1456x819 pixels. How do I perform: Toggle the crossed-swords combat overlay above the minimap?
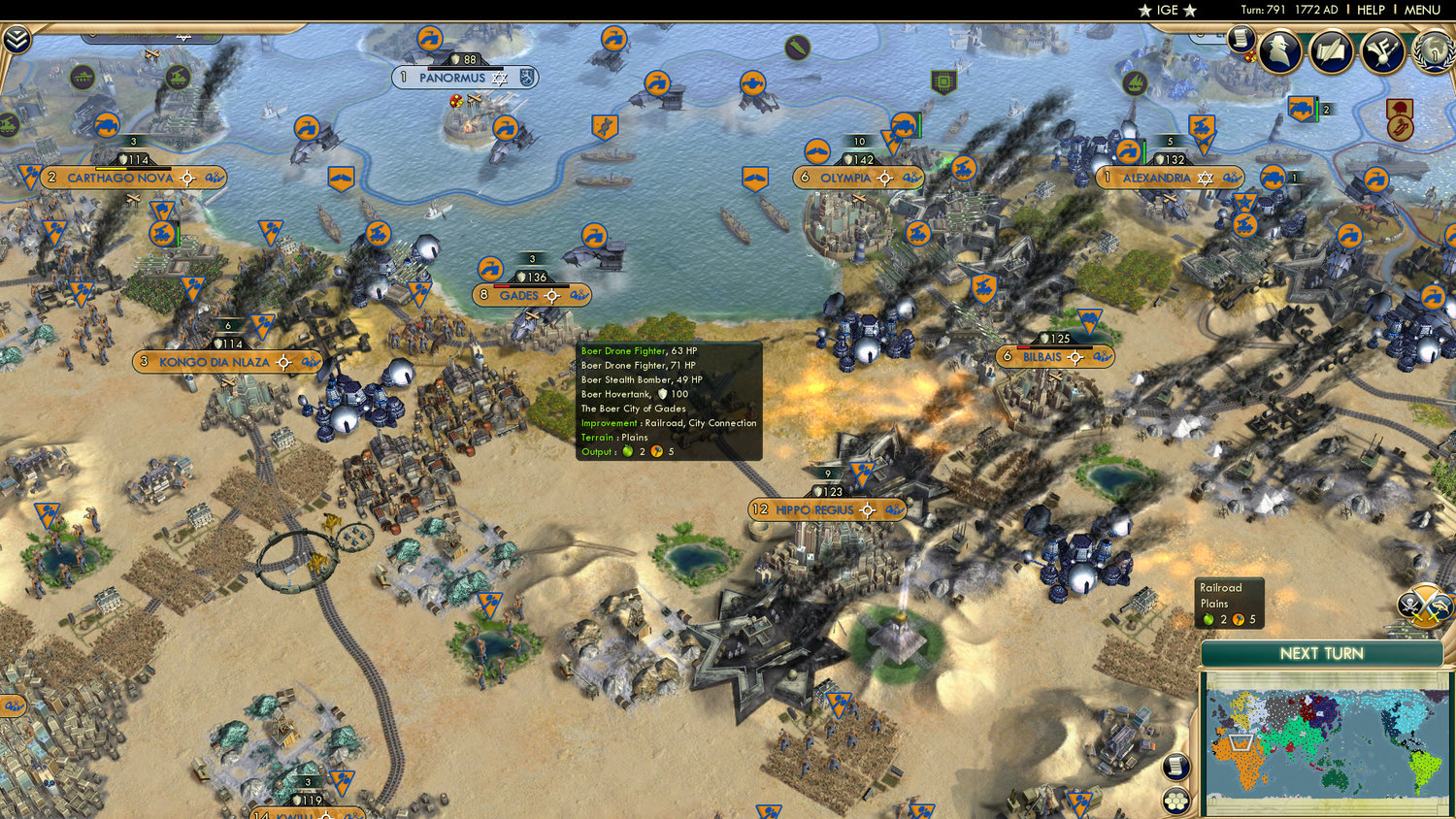pos(1423,606)
